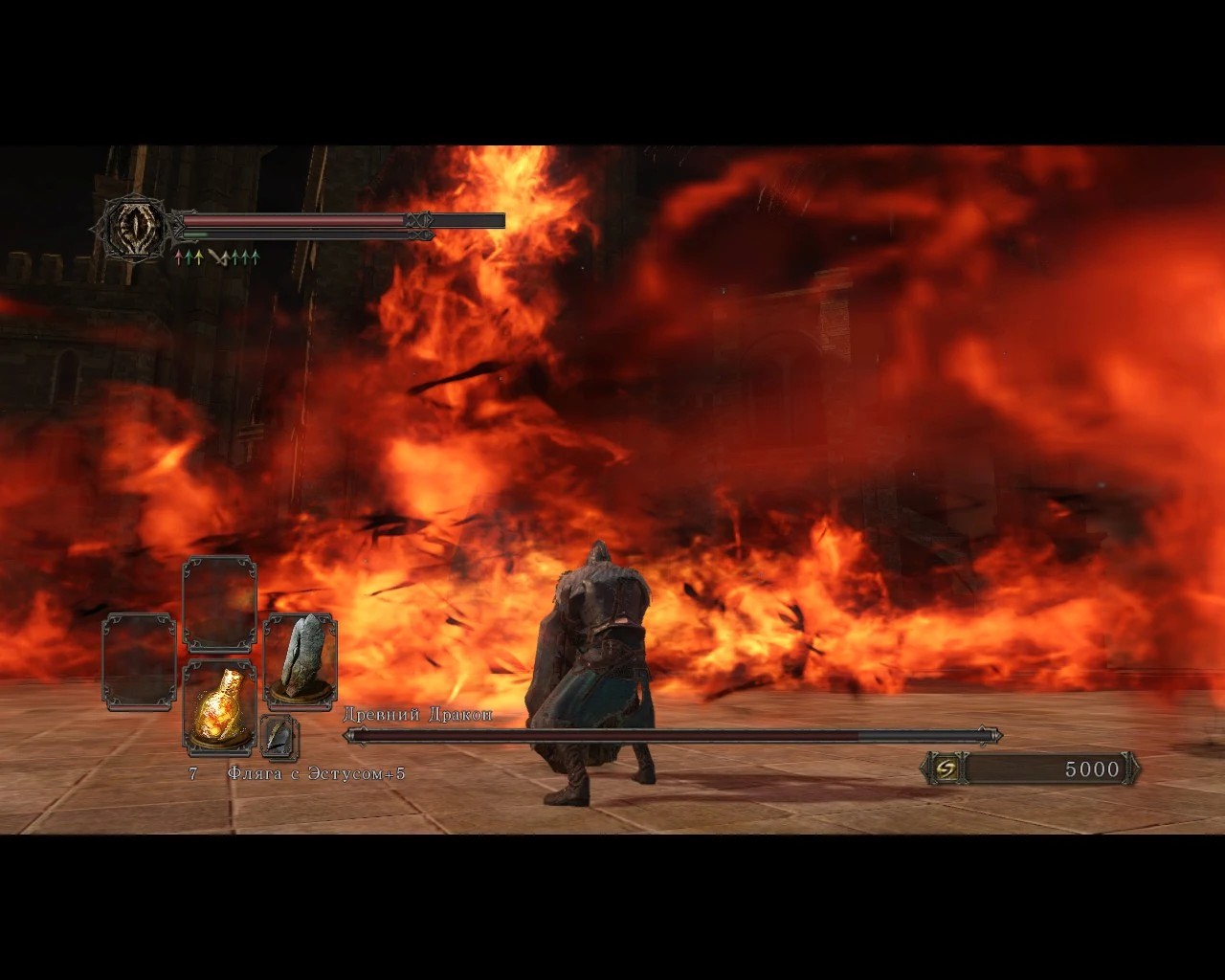
Task: Select the stone greatshield equipment slot
Action: click(300, 659)
